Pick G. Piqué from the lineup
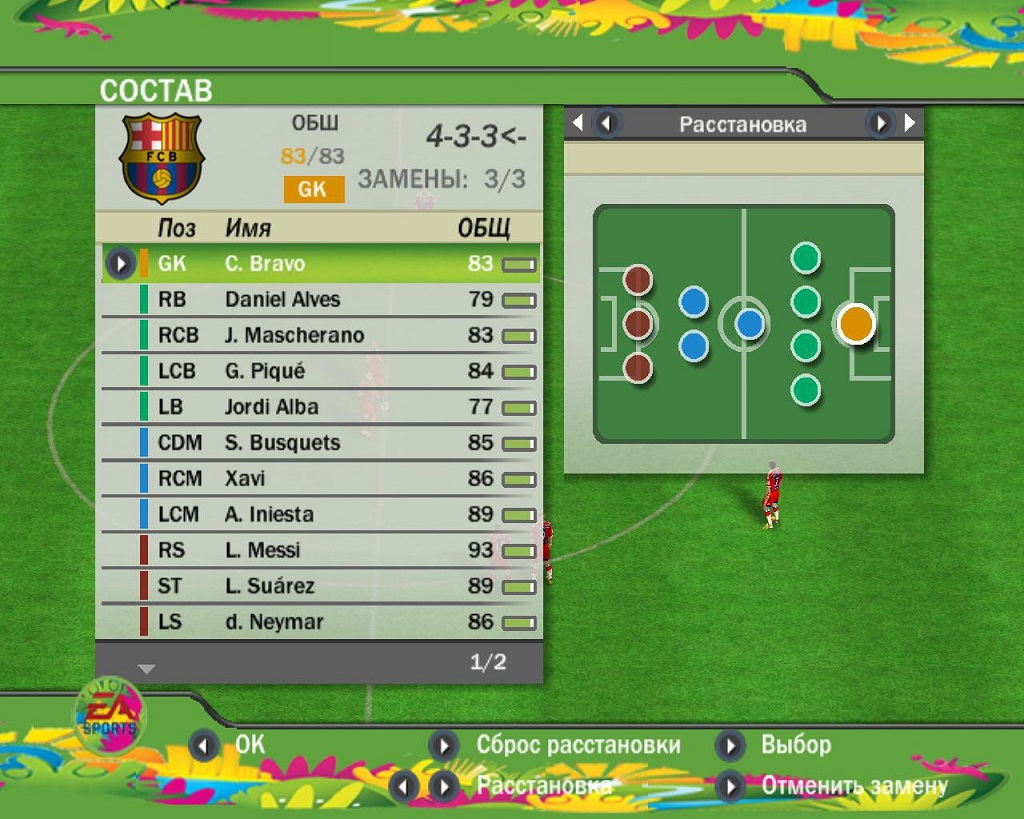The image size is (1024, 819). tap(320, 371)
